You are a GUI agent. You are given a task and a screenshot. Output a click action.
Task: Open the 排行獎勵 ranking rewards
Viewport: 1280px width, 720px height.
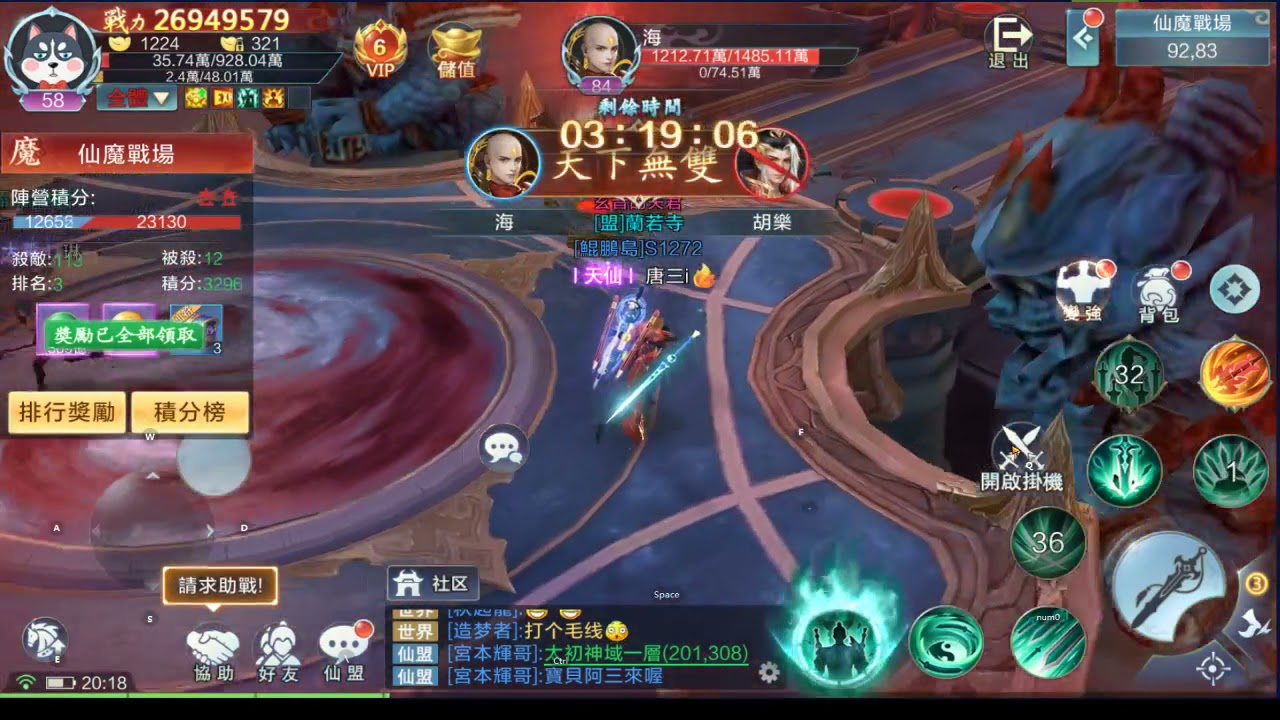tap(68, 412)
